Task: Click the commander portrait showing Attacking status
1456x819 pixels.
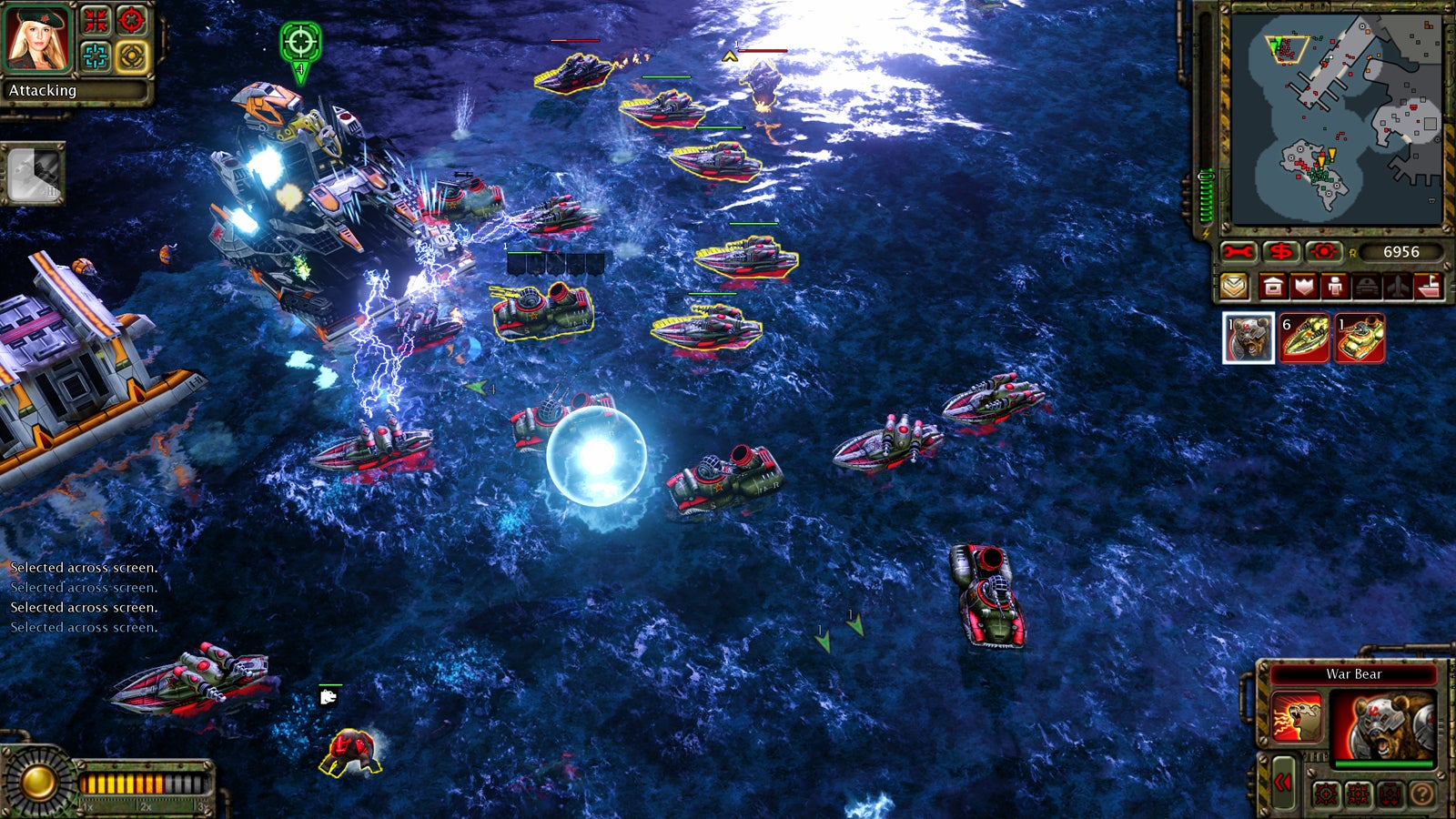Action: tap(36, 38)
